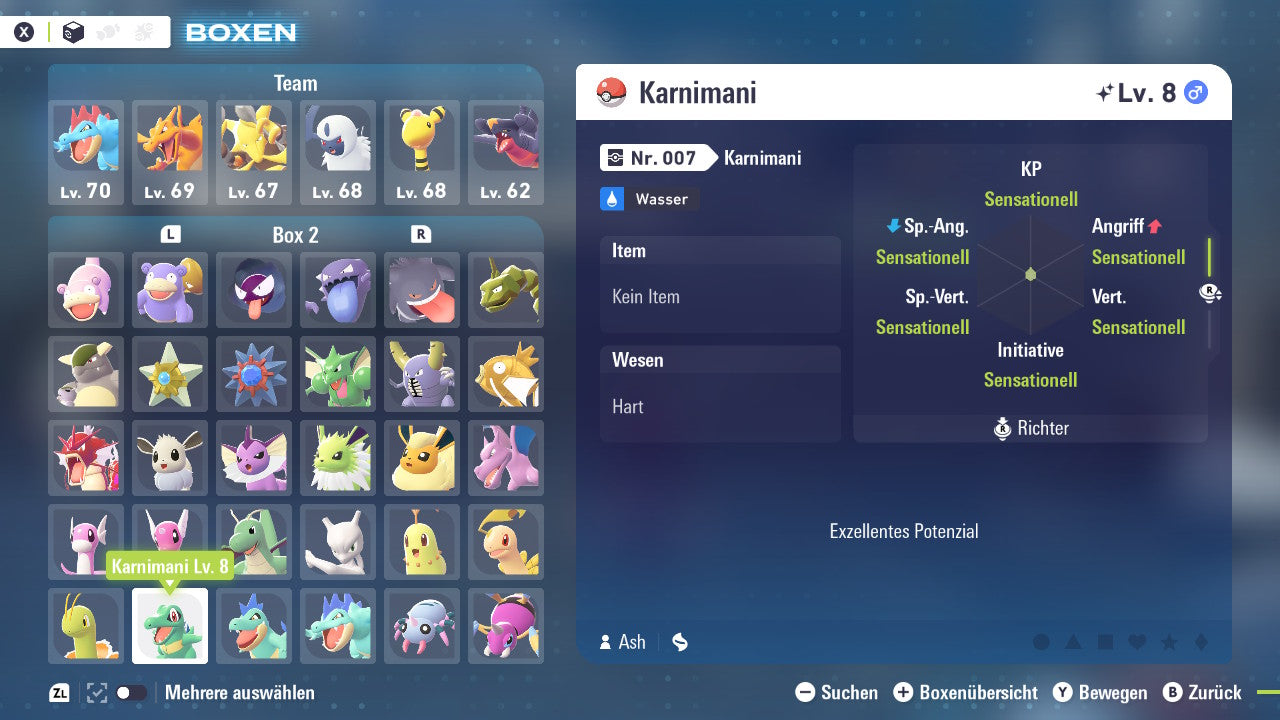Click the Ash trainer icon in summary panel

coord(607,642)
